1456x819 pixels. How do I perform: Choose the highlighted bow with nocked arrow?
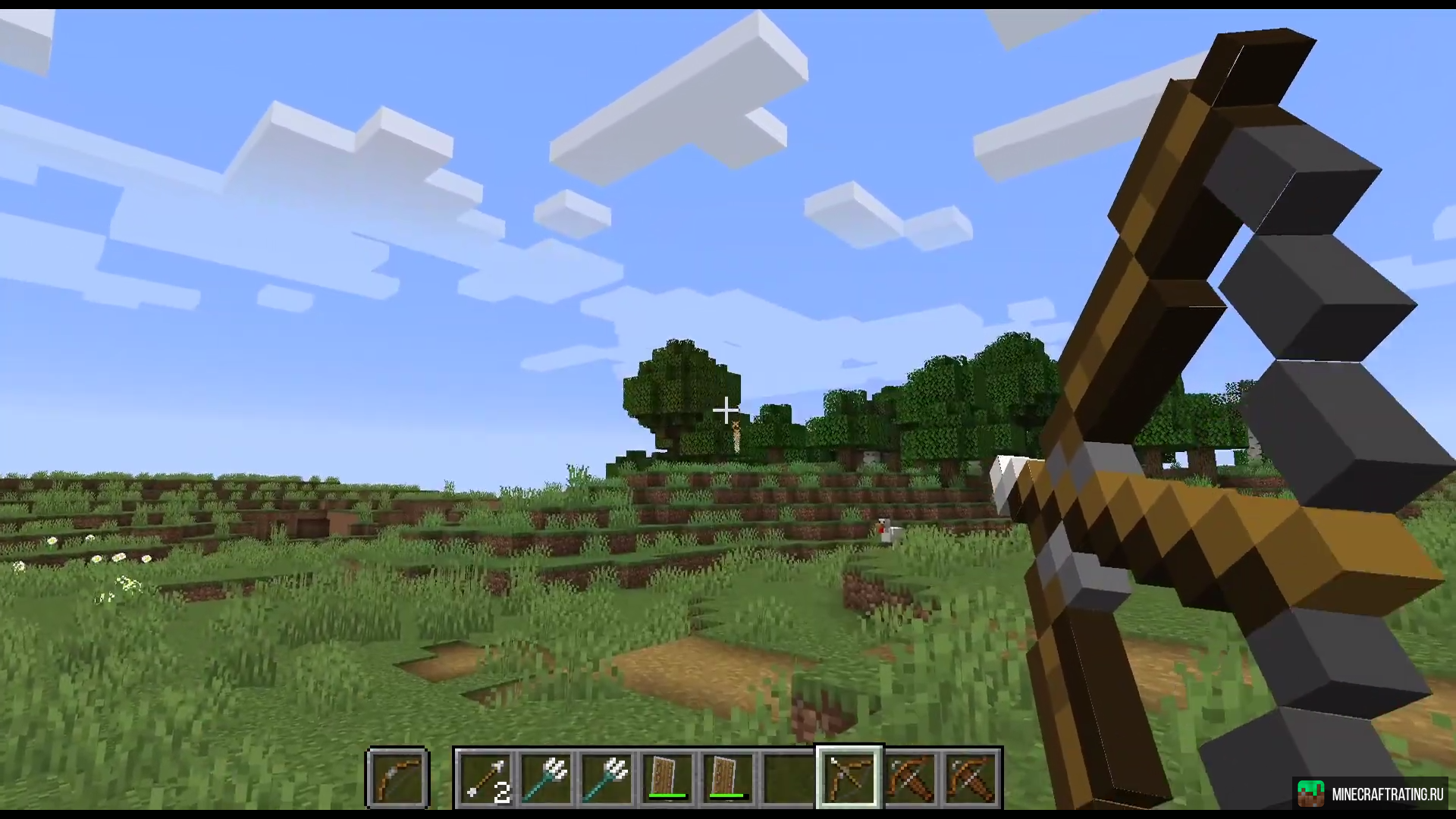tap(849, 778)
